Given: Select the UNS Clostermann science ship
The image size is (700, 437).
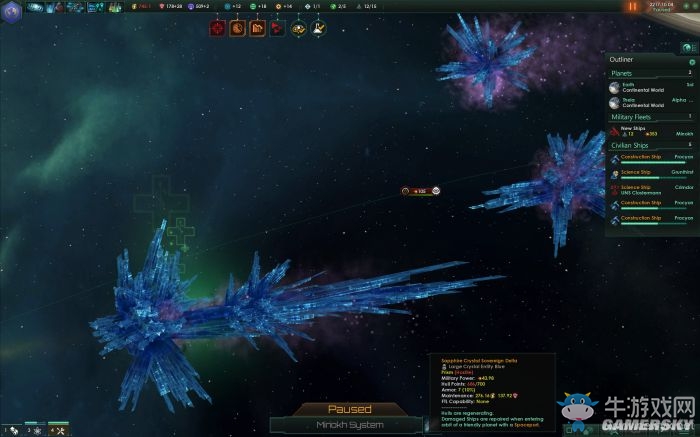Looking at the screenshot, I should tap(650, 188).
